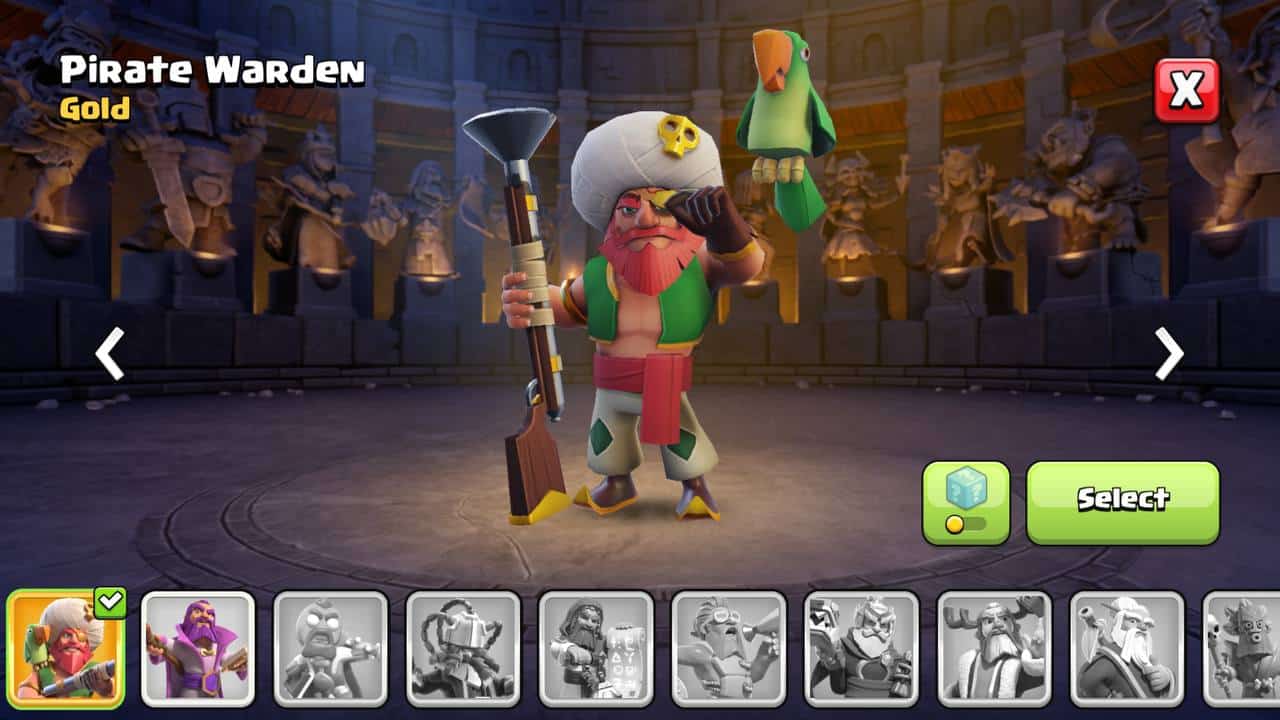Image resolution: width=1280 pixels, height=720 pixels.
Task: Pick the locked goggles Warden skin thumbnail
Action: click(x=728, y=648)
